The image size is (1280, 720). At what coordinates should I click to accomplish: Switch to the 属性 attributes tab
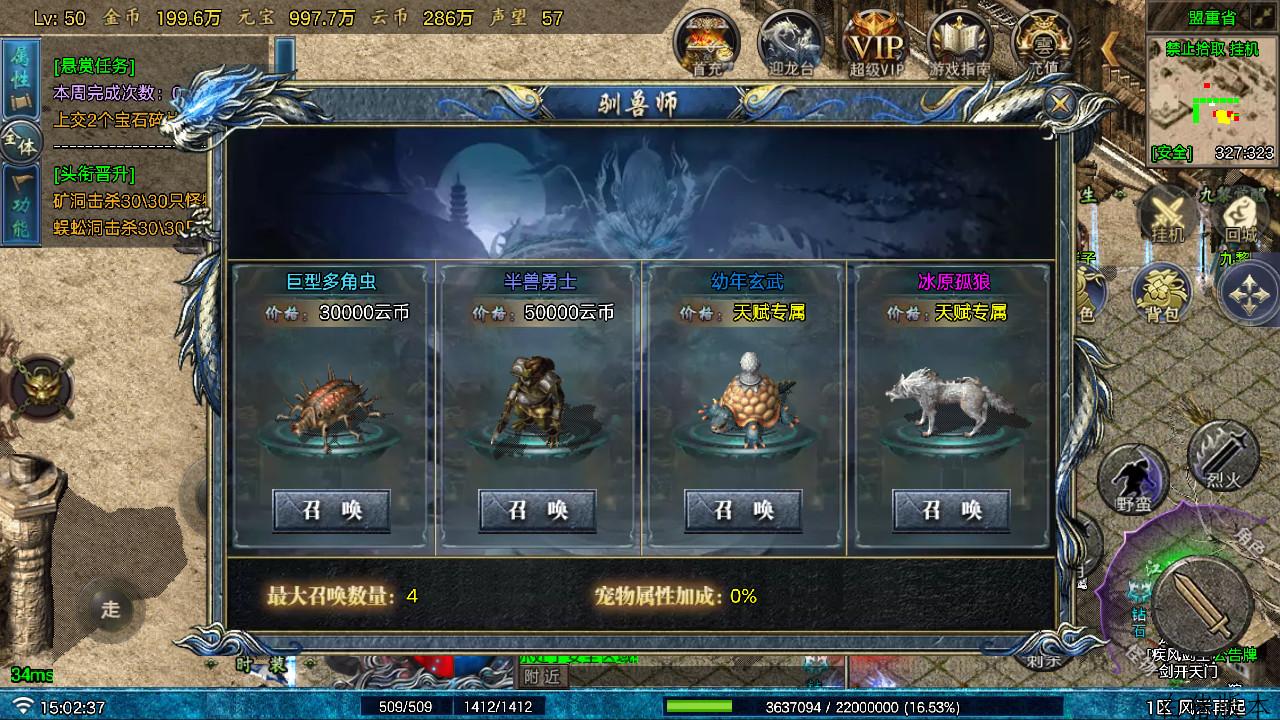pyautogui.click(x=19, y=78)
